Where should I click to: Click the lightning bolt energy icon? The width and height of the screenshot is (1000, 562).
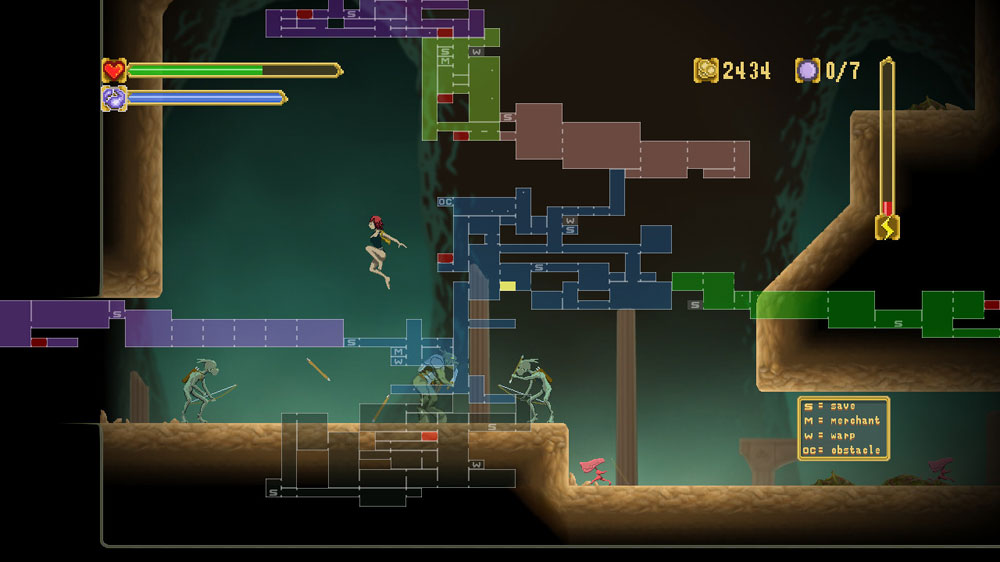coord(887,228)
